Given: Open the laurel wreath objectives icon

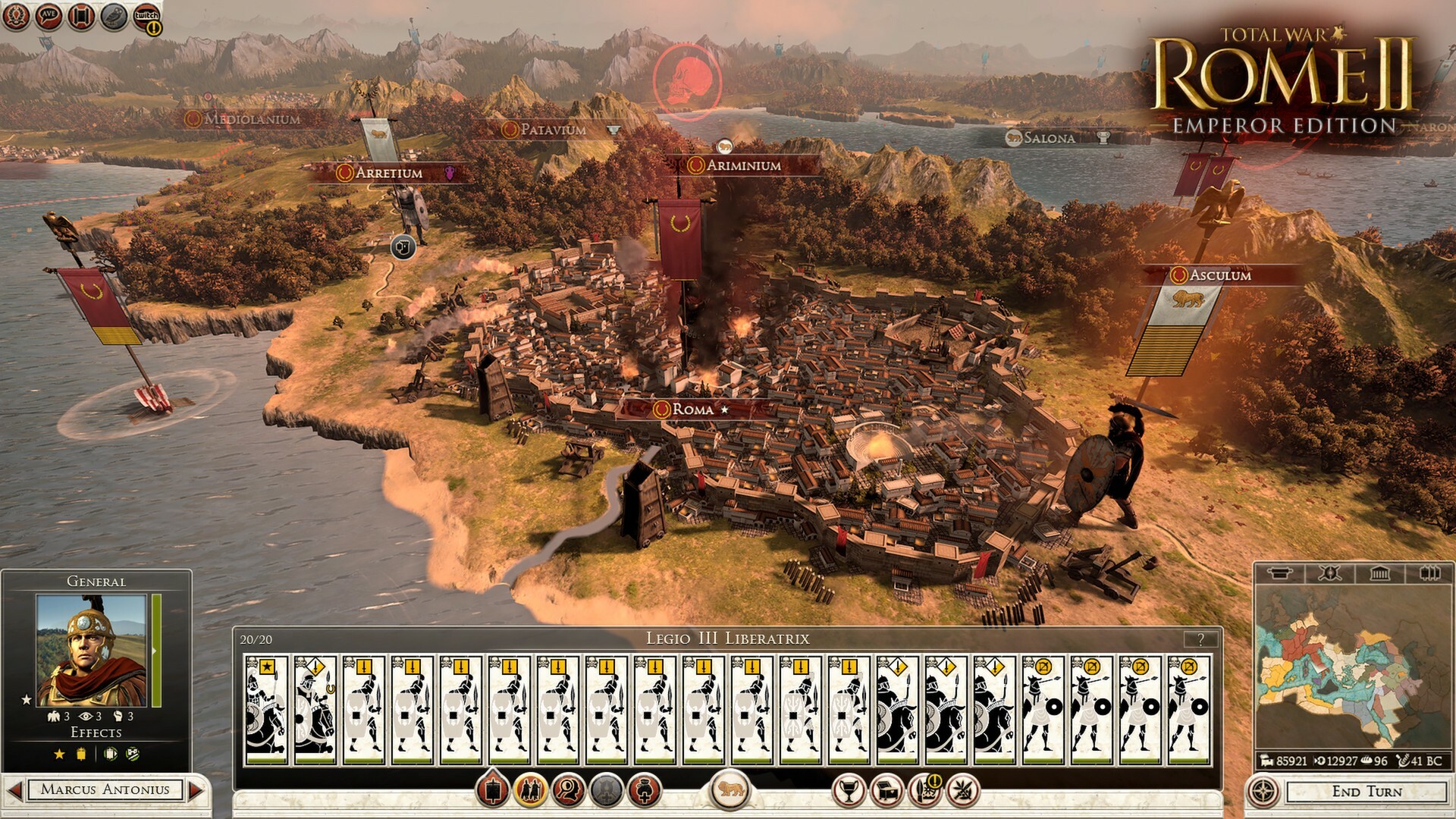Looking at the screenshot, I should (15, 16).
